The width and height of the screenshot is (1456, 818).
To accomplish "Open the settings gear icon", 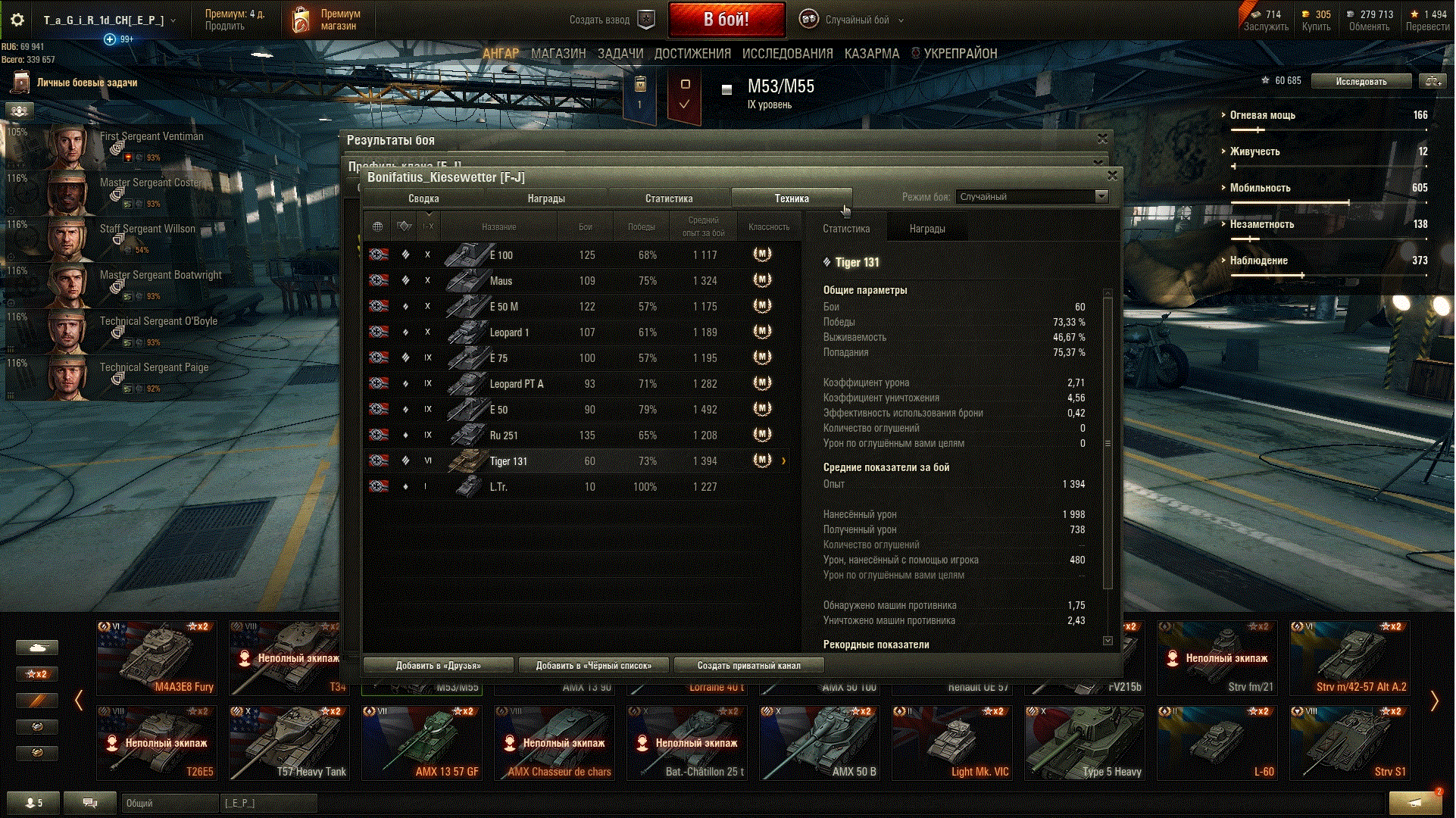I will [x=17, y=20].
